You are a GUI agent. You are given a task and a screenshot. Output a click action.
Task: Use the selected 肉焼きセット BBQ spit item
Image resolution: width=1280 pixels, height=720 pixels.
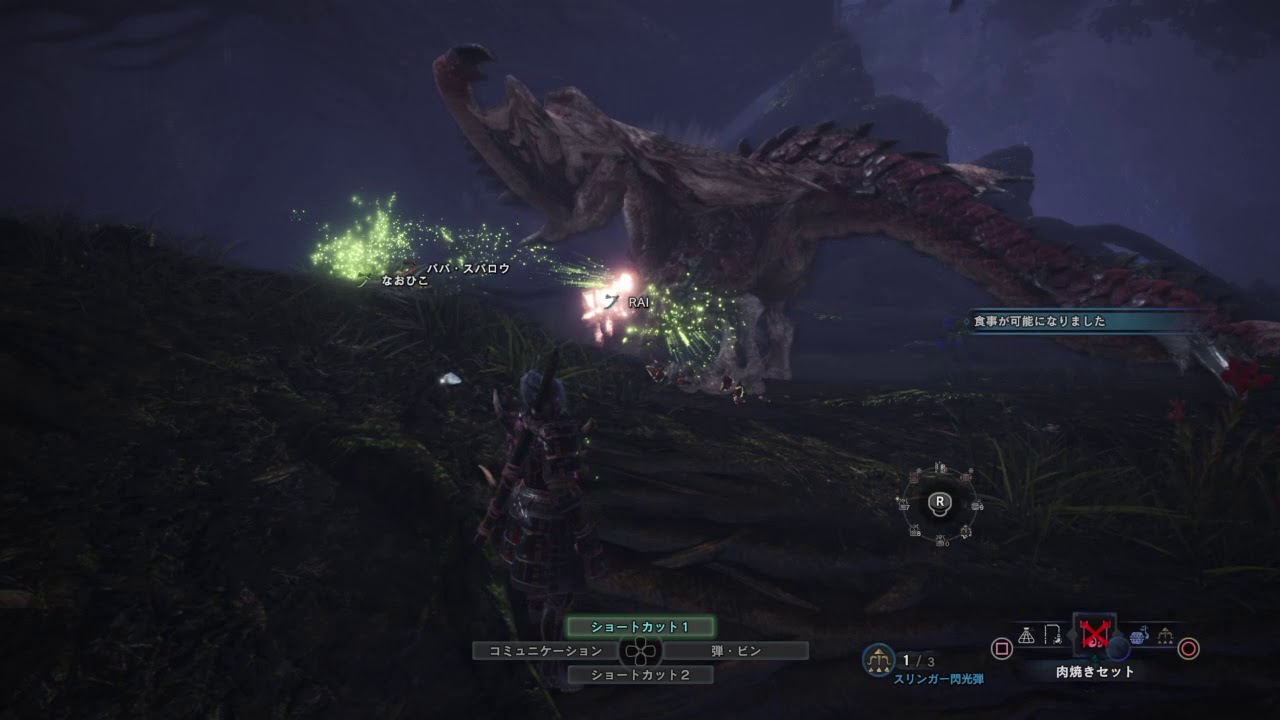click(1094, 635)
